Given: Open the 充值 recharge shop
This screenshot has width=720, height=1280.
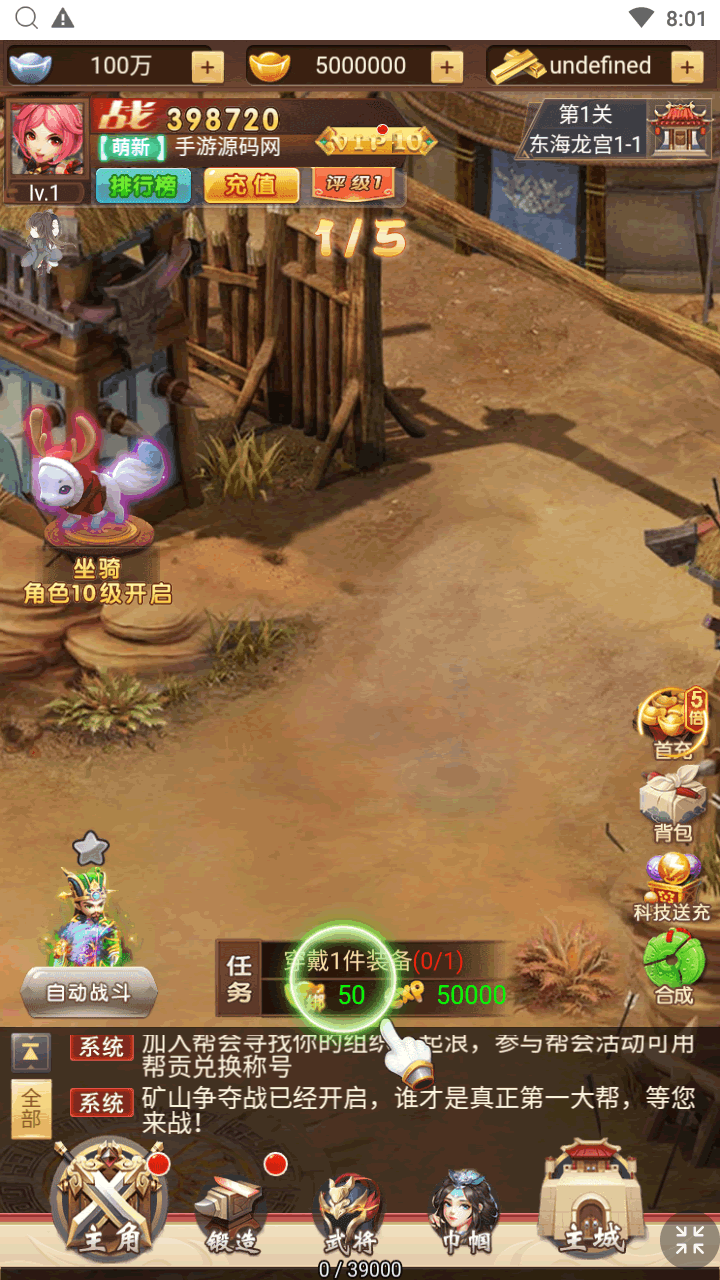Looking at the screenshot, I should 251,185.
